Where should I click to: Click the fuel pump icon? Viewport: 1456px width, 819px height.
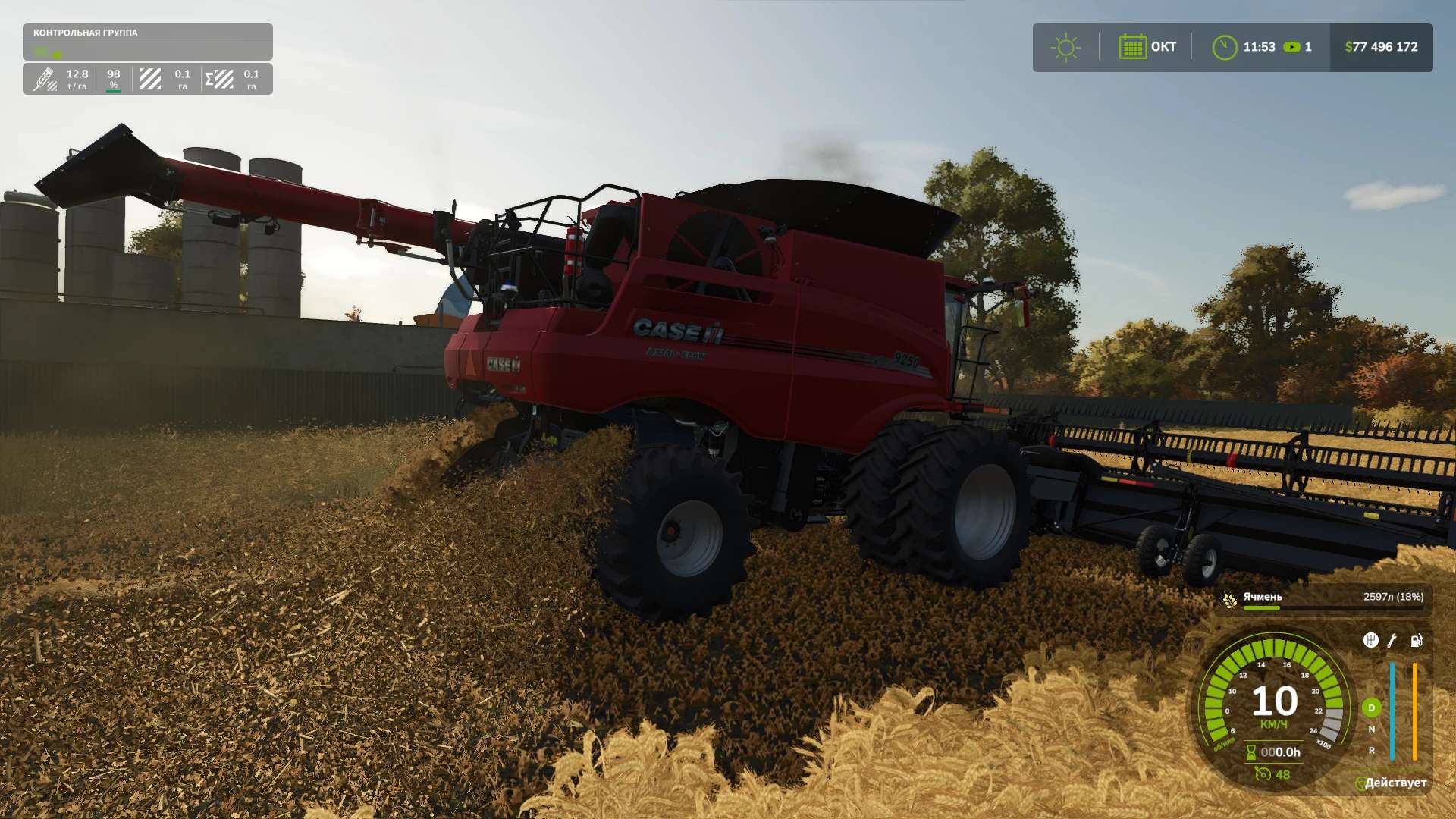tap(1416, 640)
